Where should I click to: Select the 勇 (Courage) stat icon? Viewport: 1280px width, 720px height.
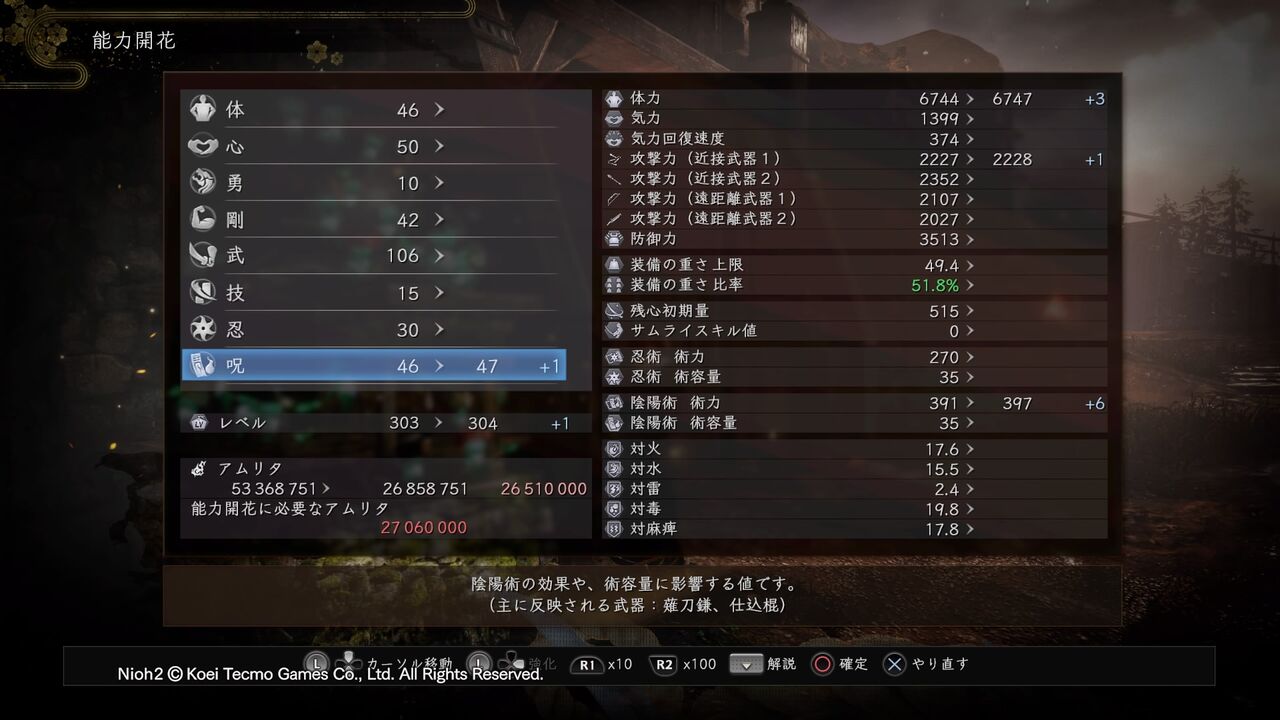pos(203,182)
